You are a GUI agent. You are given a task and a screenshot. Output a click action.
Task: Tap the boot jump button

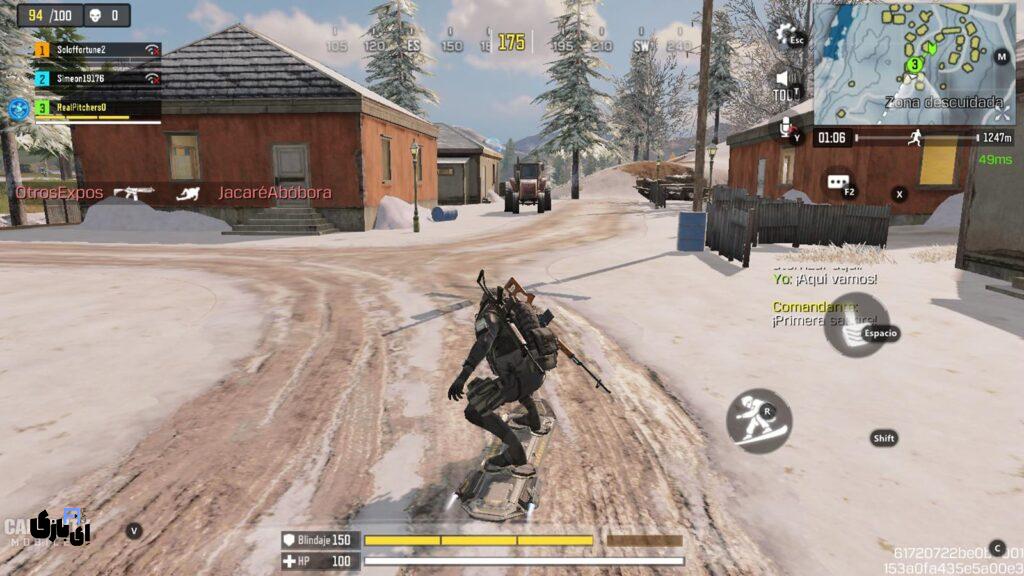[x=856, y=327]
